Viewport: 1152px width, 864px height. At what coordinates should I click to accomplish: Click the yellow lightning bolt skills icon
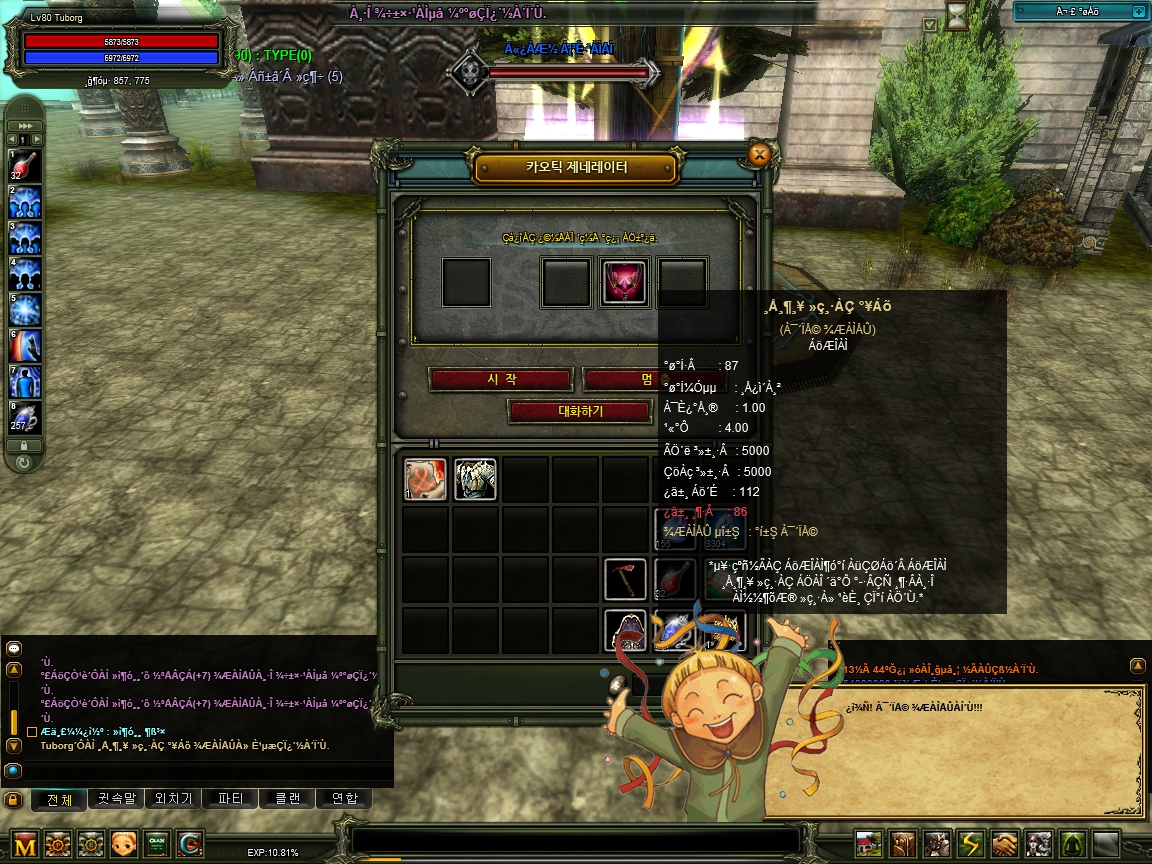click(971, 845)
